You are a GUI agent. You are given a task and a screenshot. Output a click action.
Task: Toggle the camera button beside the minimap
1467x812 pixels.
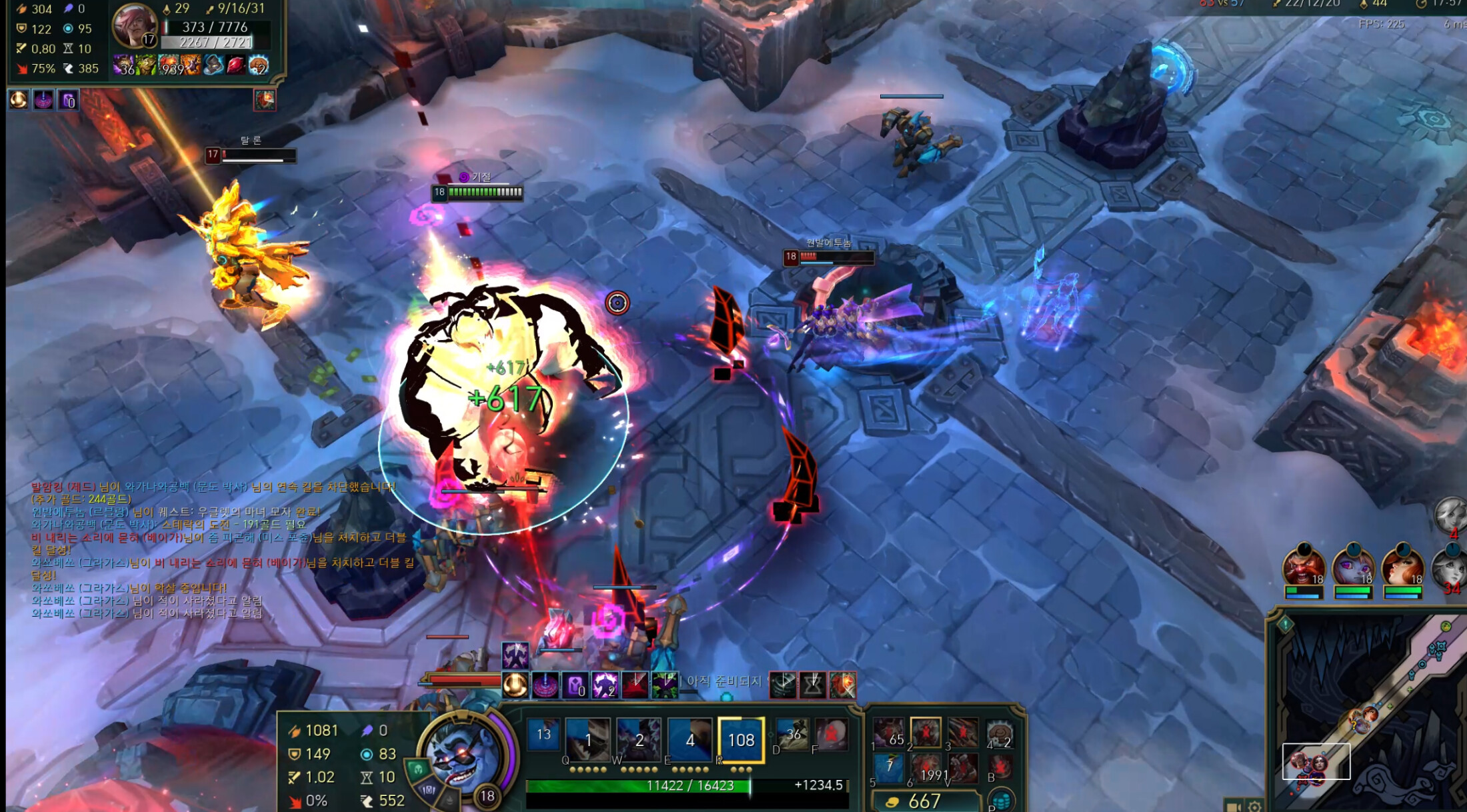[1234, 805]
